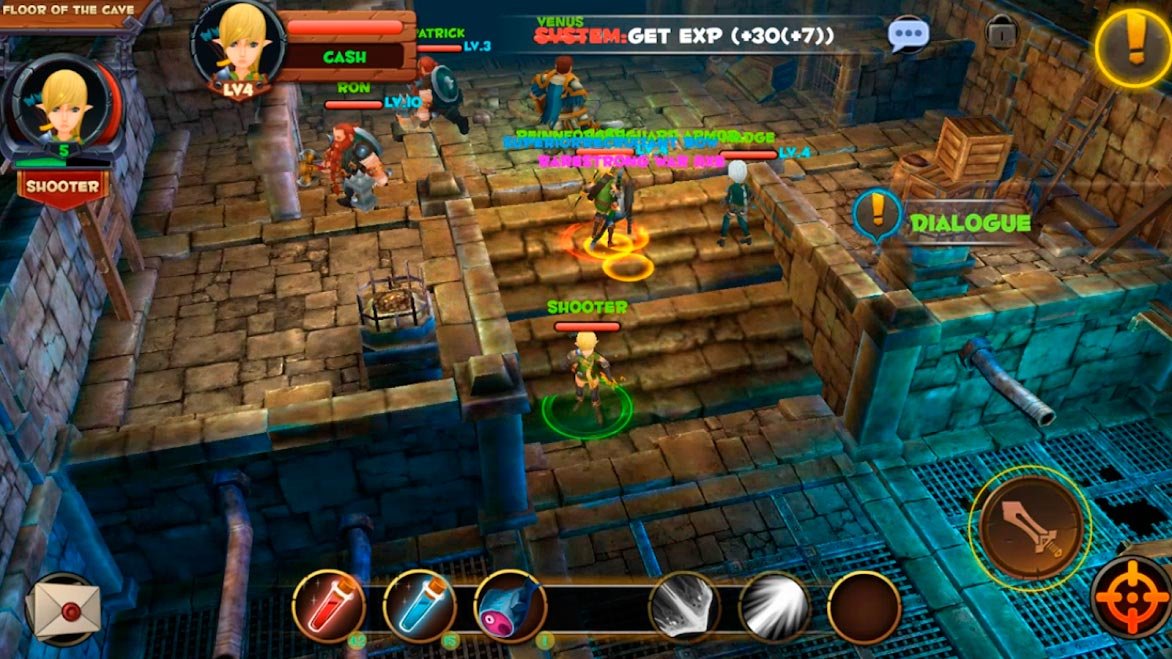The width and height of the screenshot is (1172, 659).
Task: Toggle the padlock icon
Action: 1001,32
